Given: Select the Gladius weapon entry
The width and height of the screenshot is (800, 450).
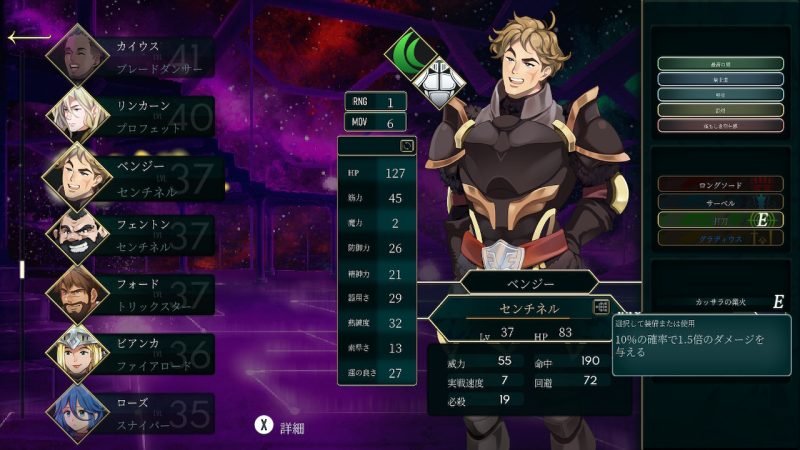Looking at the screenshot, I should click(720, 238).
